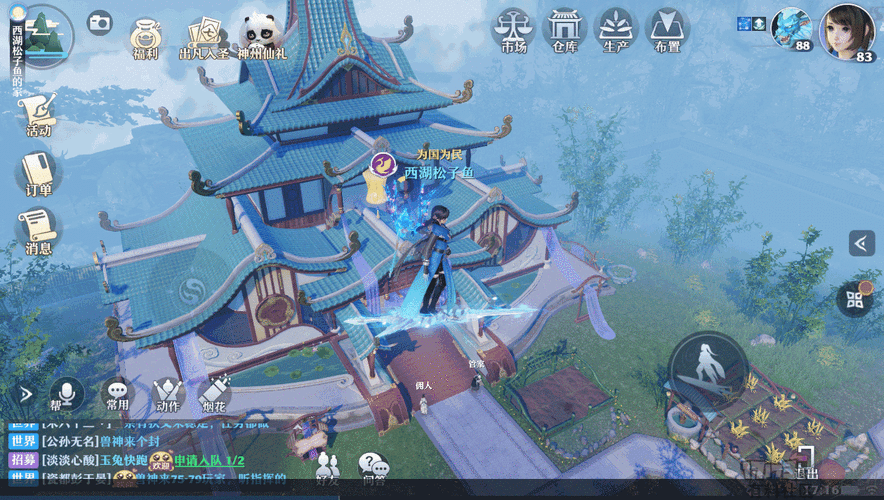
Task: Expand the collapsed side panel arrow
Action: pyautogui.click(x=862, y=243)
